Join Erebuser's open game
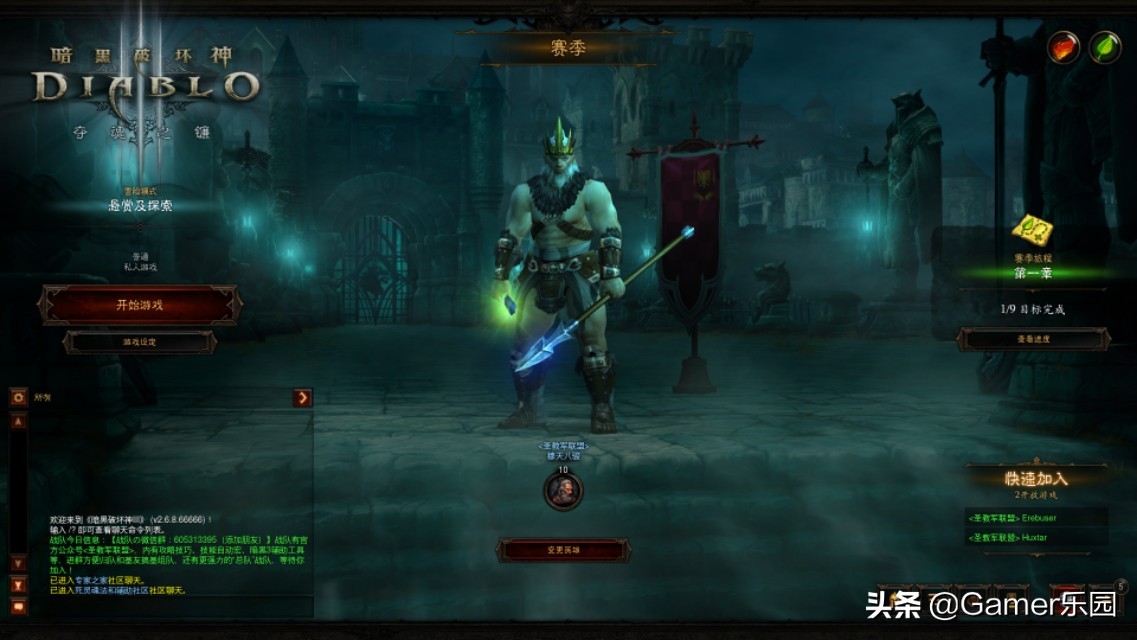 [x=1035, y=518]
